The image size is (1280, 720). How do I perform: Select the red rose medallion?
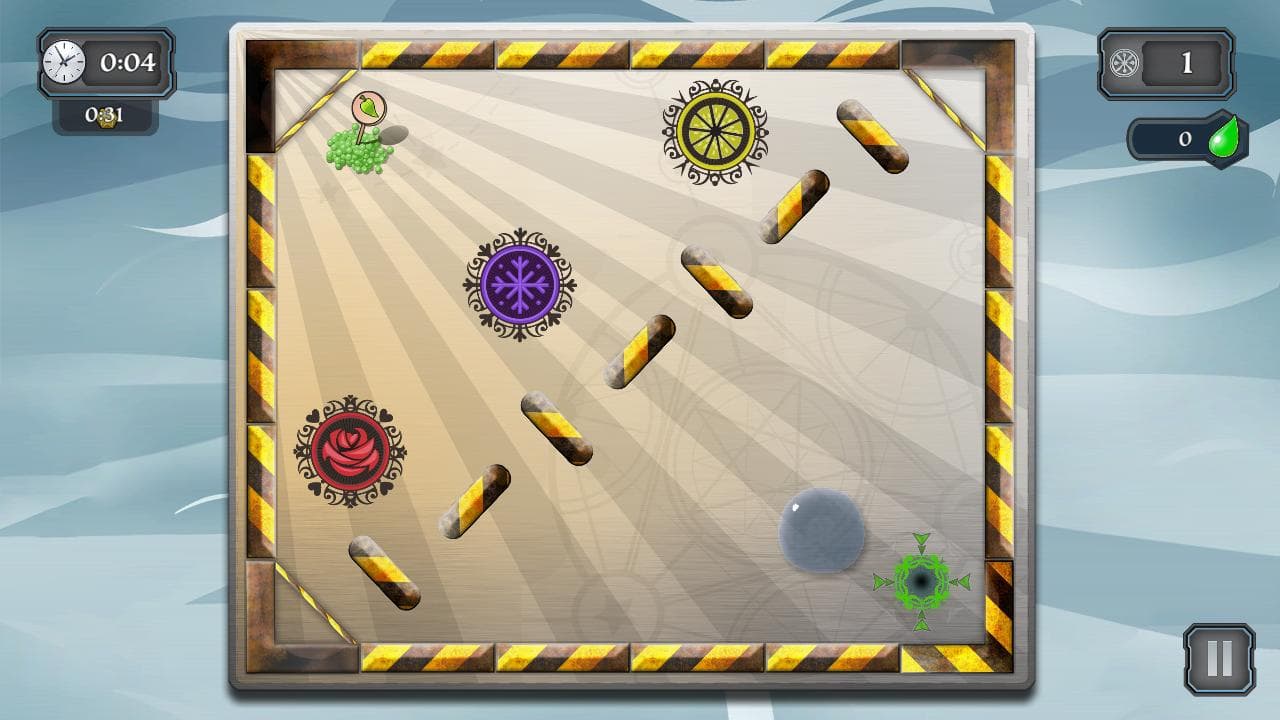[349, 450]
